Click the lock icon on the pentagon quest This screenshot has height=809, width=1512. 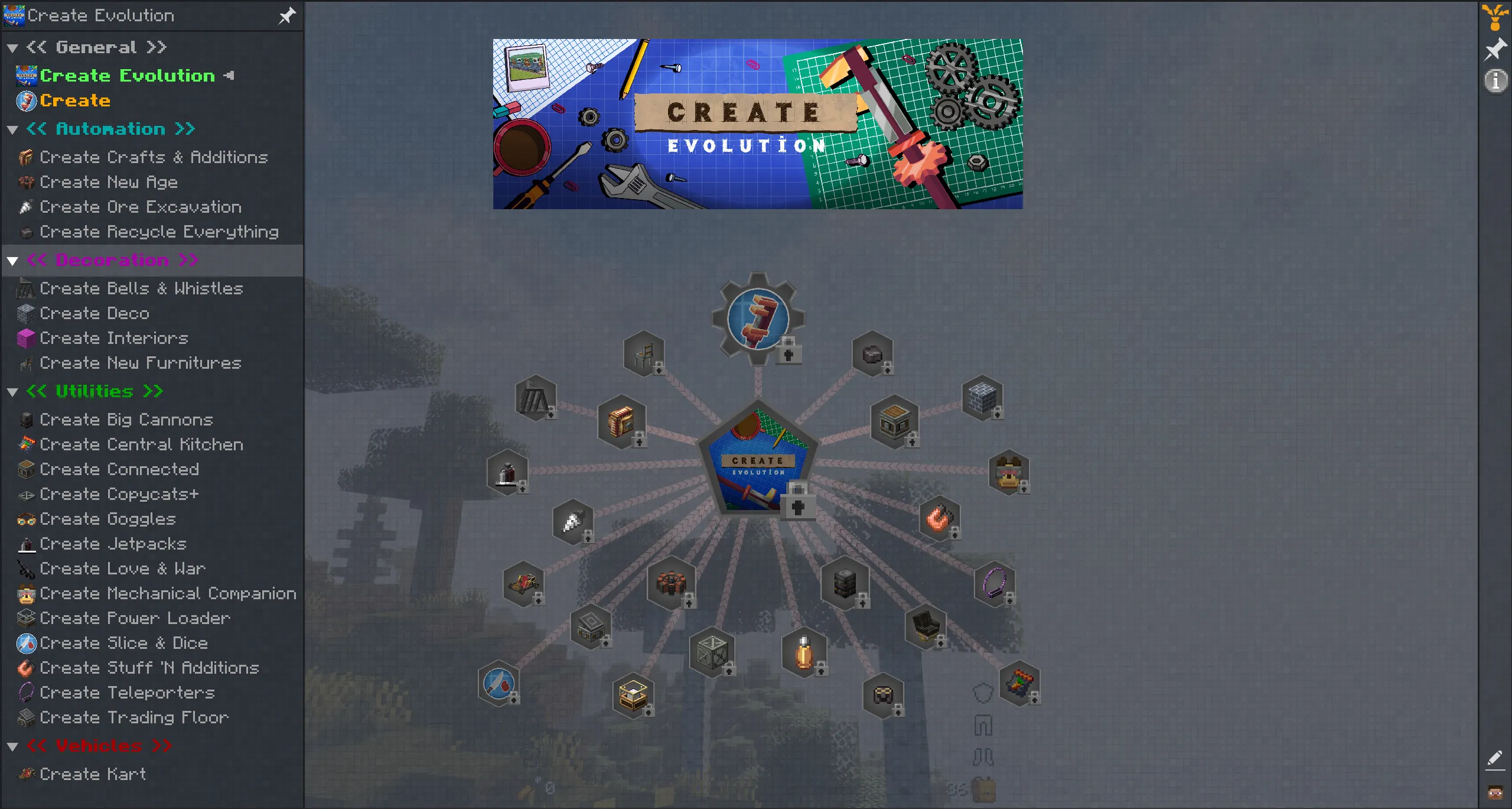click(x=799, y=507)
